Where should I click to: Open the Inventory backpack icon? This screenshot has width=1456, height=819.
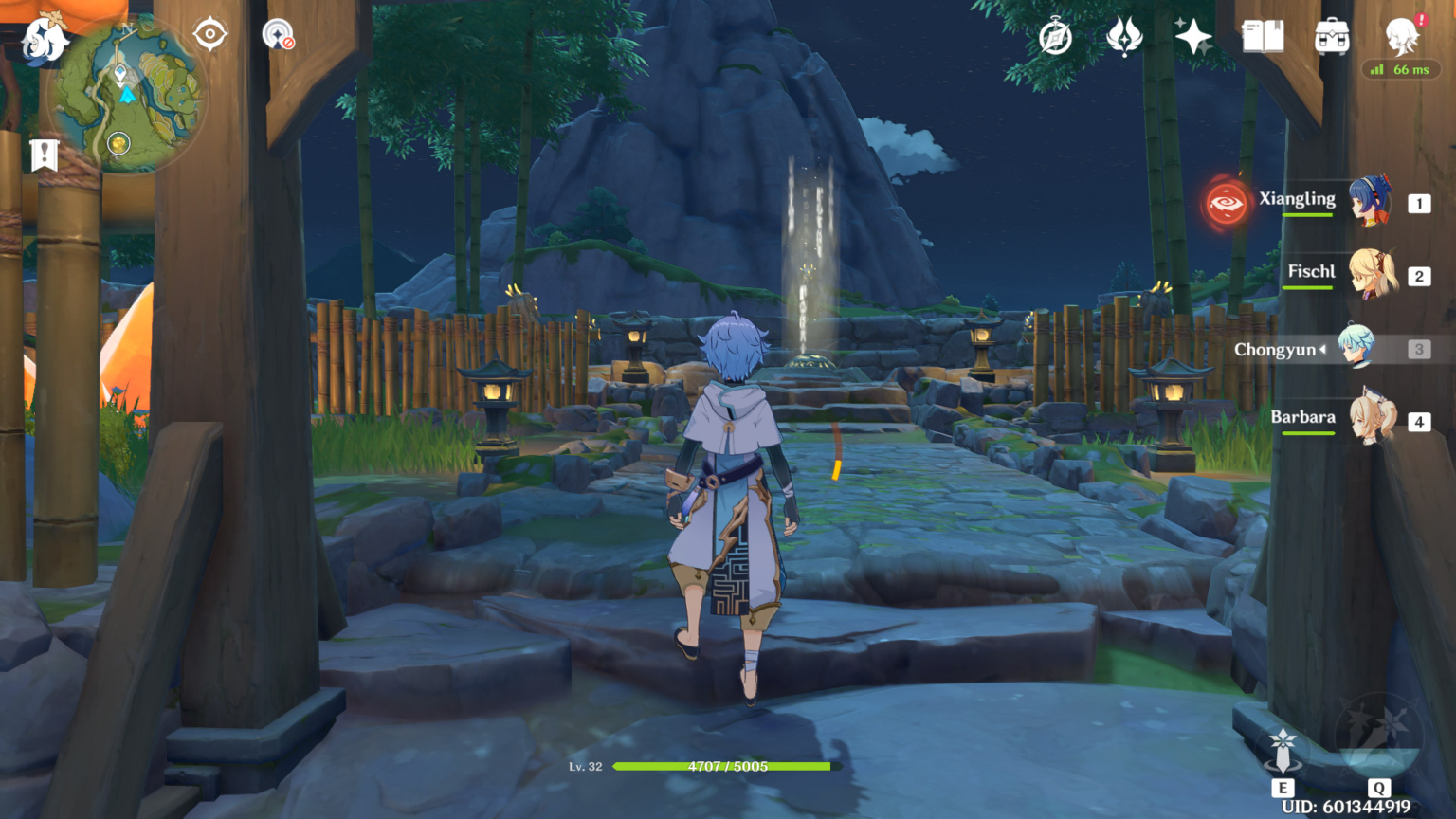click(1330, 36)
